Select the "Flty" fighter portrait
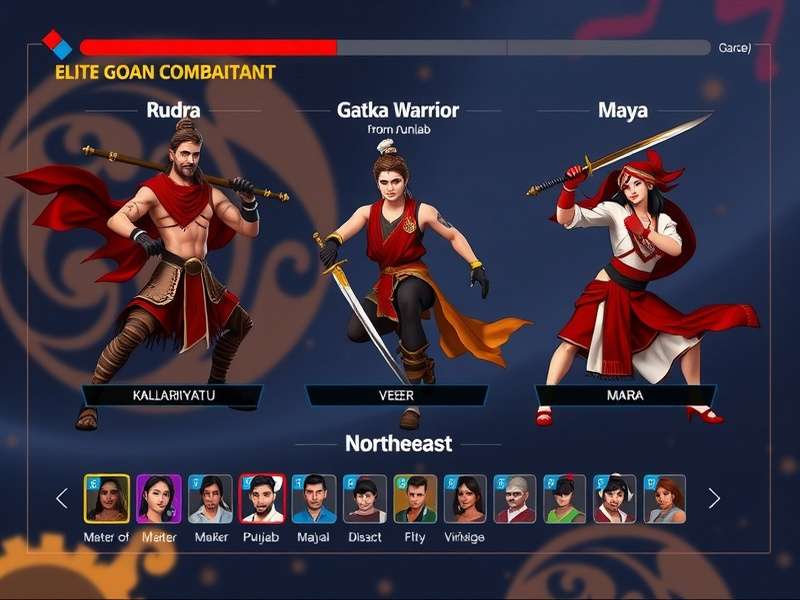800x600 pixels. [415, 498]
